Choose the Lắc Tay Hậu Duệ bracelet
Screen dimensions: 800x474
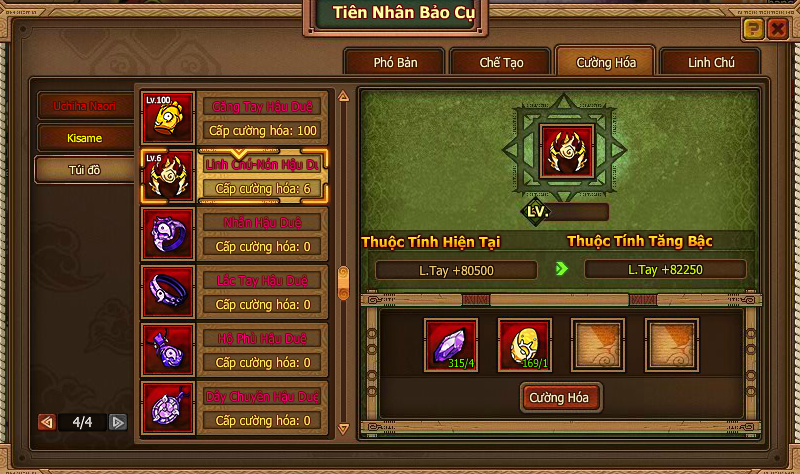pyautogui.click(x=238, y=292)
